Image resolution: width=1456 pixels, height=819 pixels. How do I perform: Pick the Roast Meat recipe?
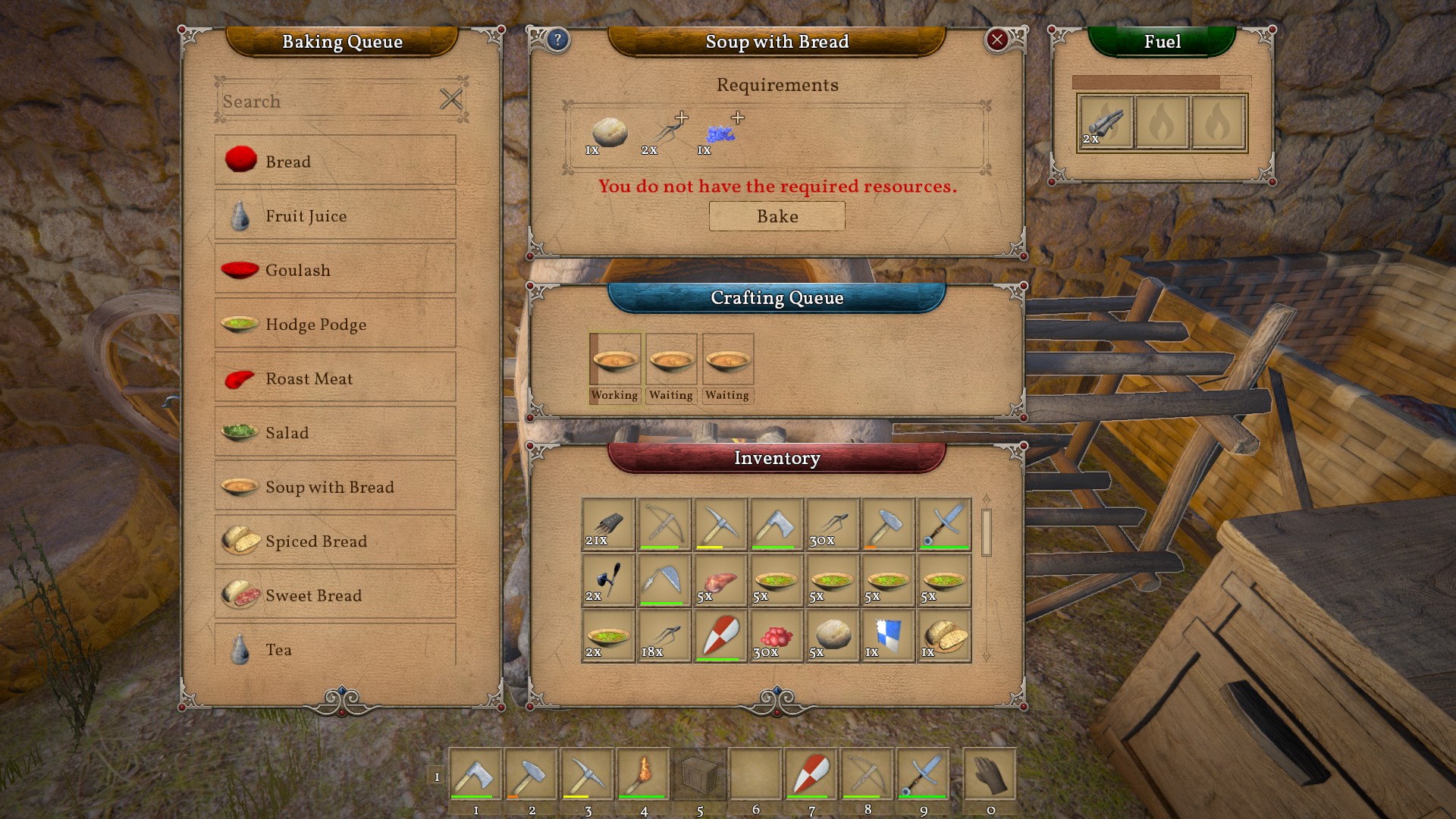(334, 378)
